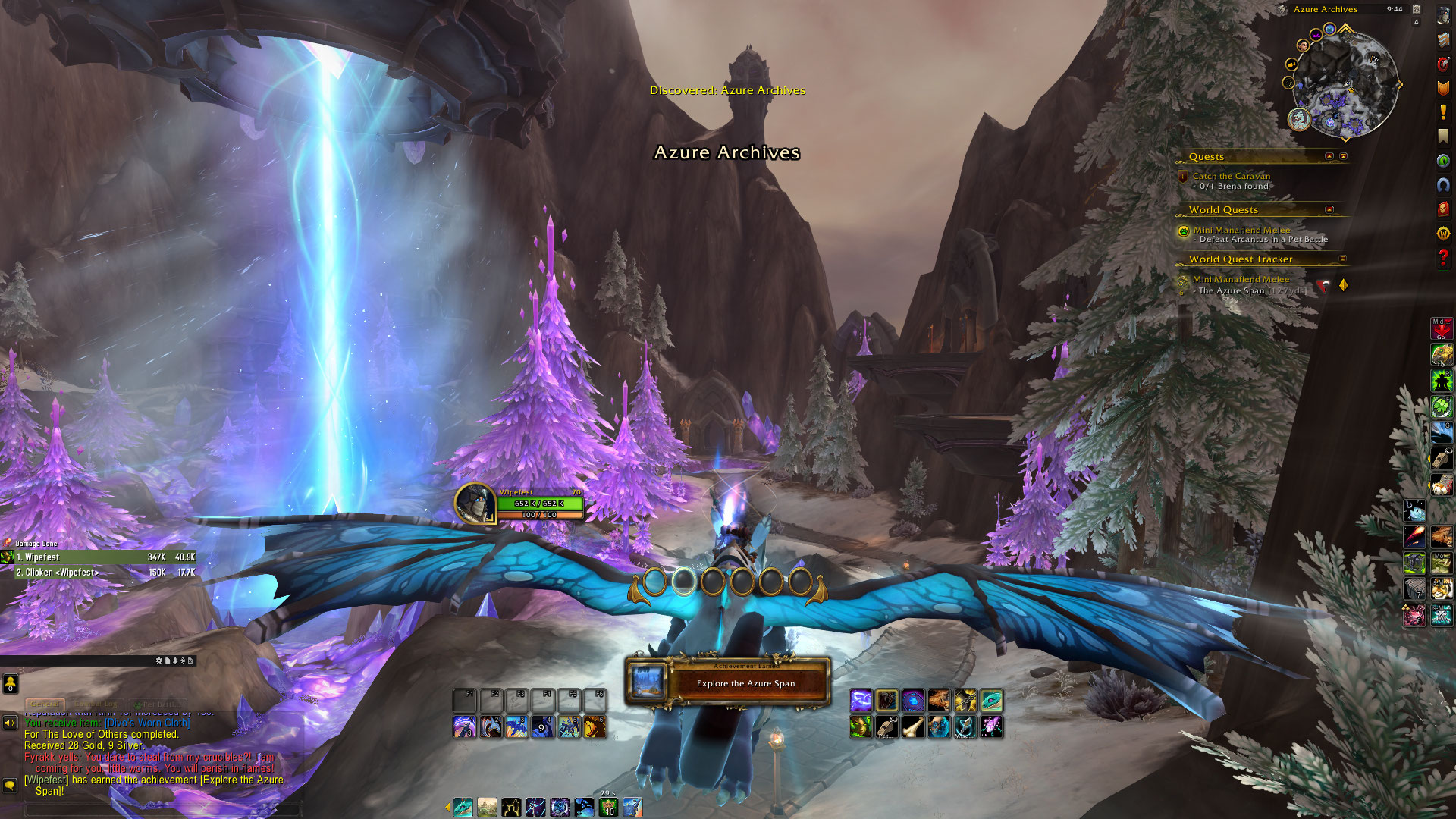Open the character portrait micro menu button

[x=1443, y=16]
